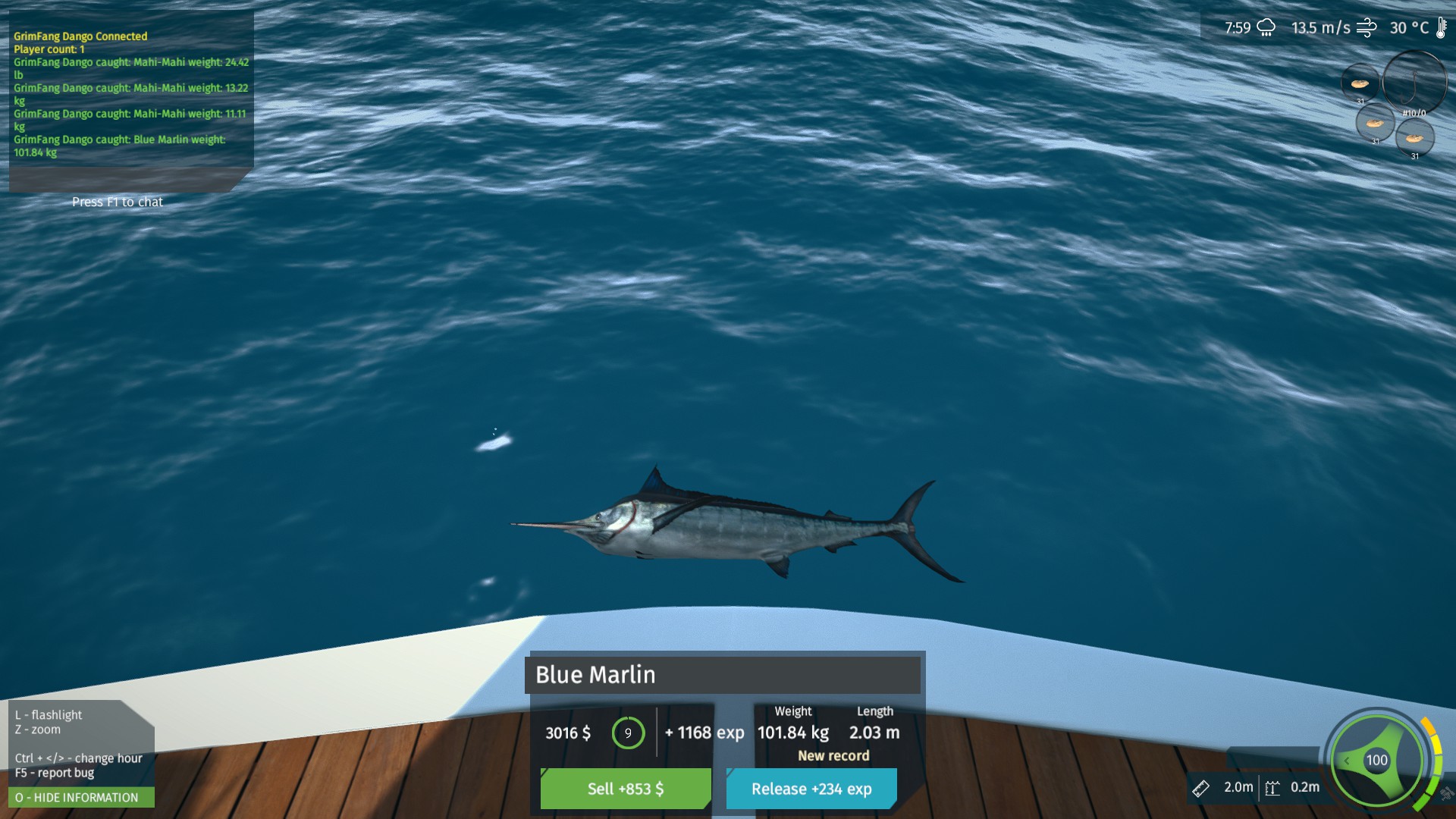Toggle the zoom option
Image resolution: width=1456 pixels, height=819 pixels.
pos(36,730)
